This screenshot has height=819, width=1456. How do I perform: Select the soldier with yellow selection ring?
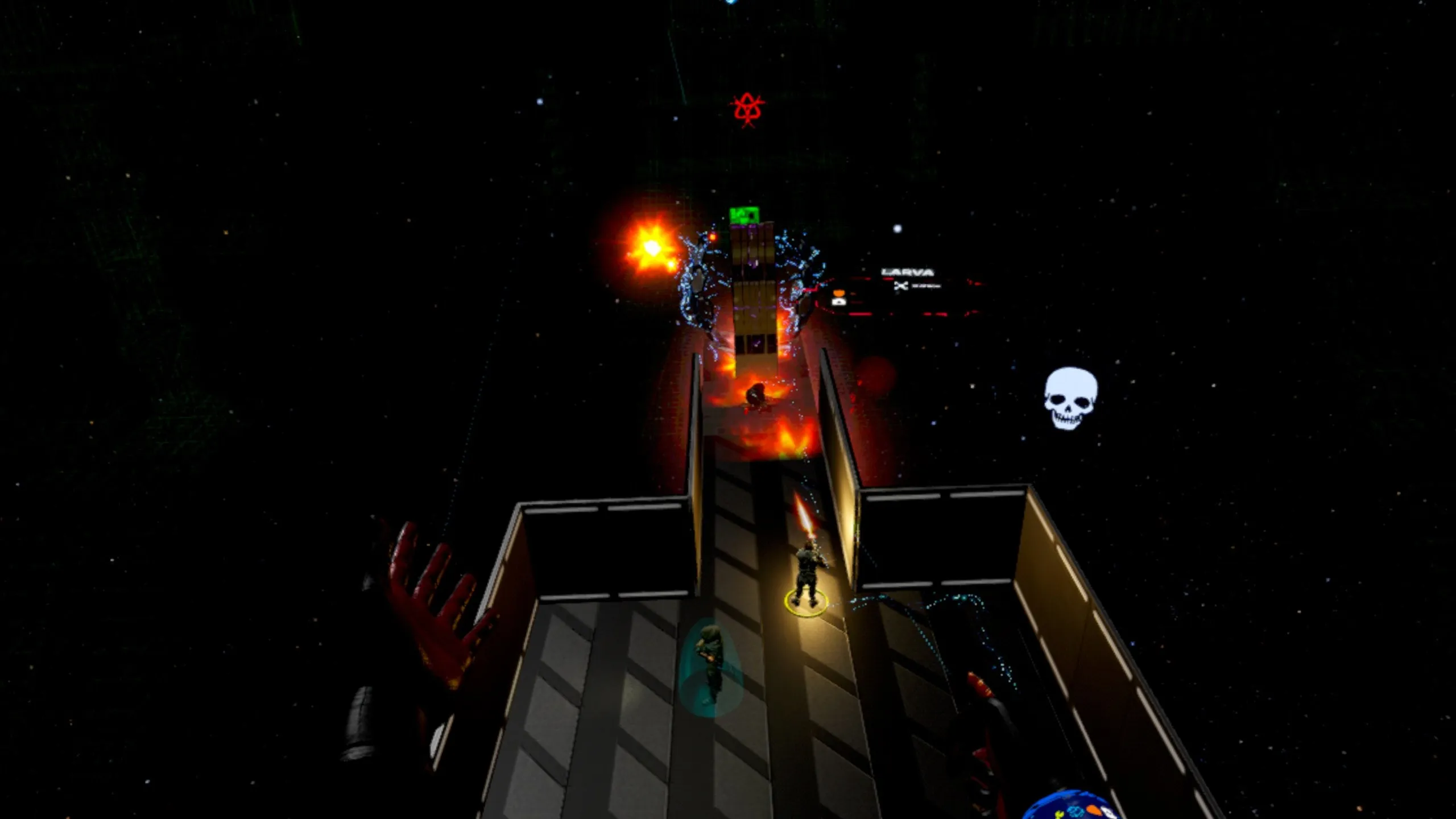[807, 576]
